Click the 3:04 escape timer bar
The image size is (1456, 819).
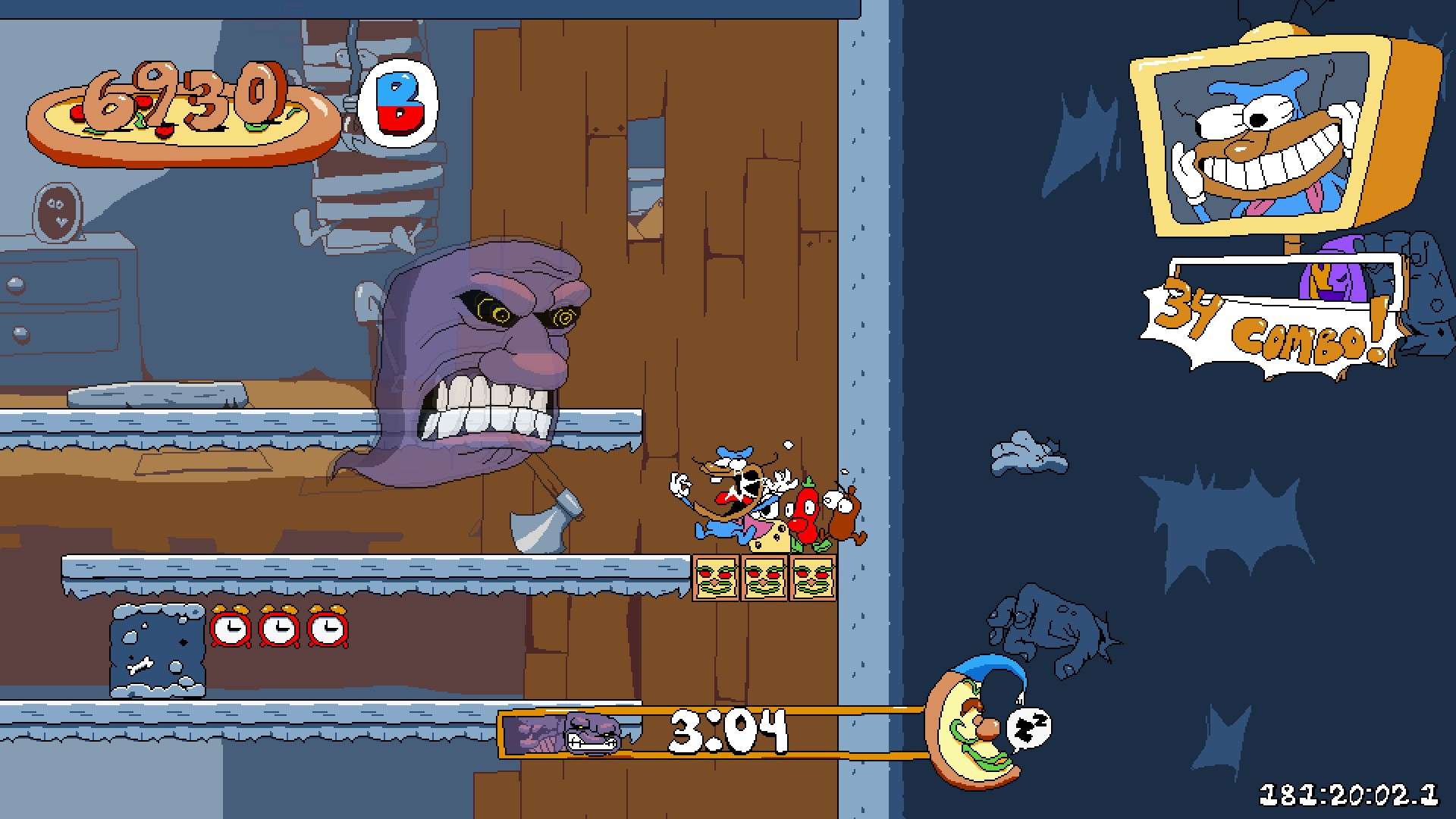tap(728, 730)
